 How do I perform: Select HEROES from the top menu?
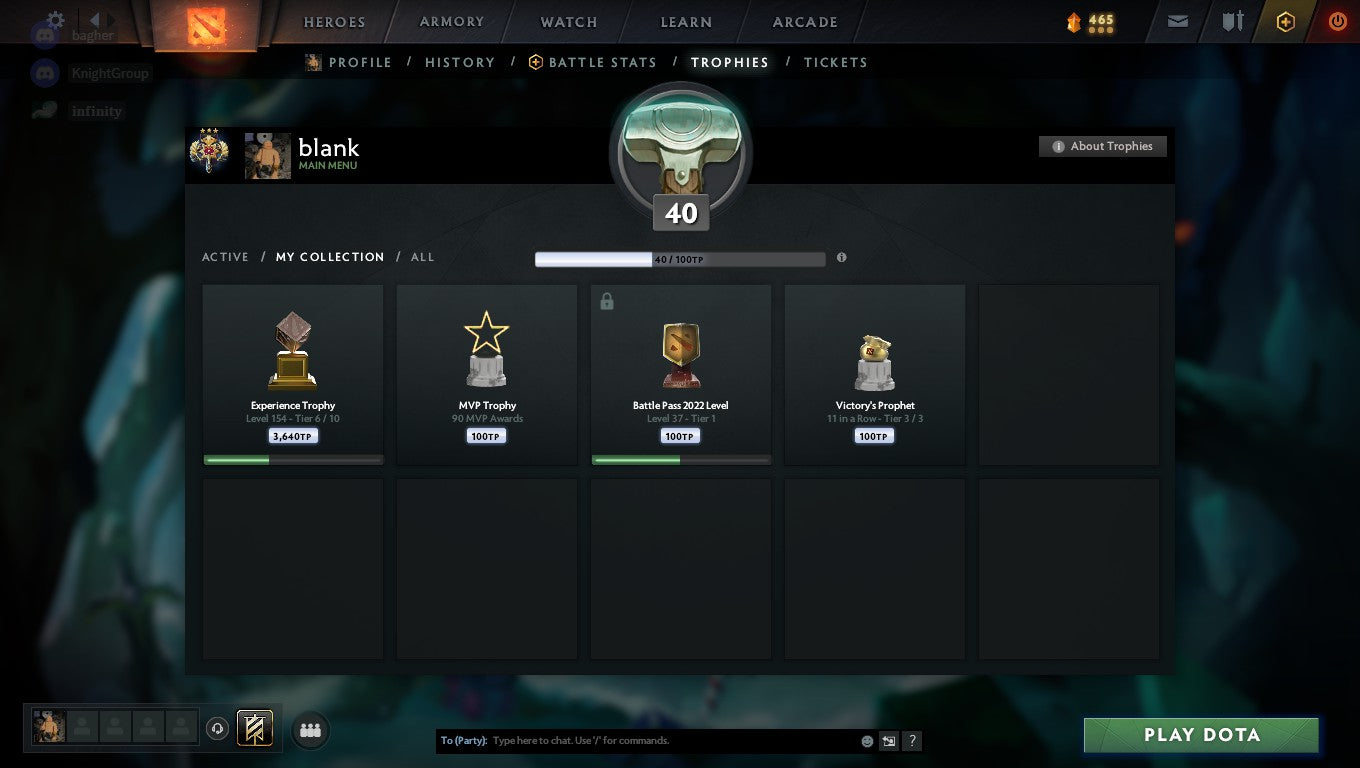pos(334,21)
